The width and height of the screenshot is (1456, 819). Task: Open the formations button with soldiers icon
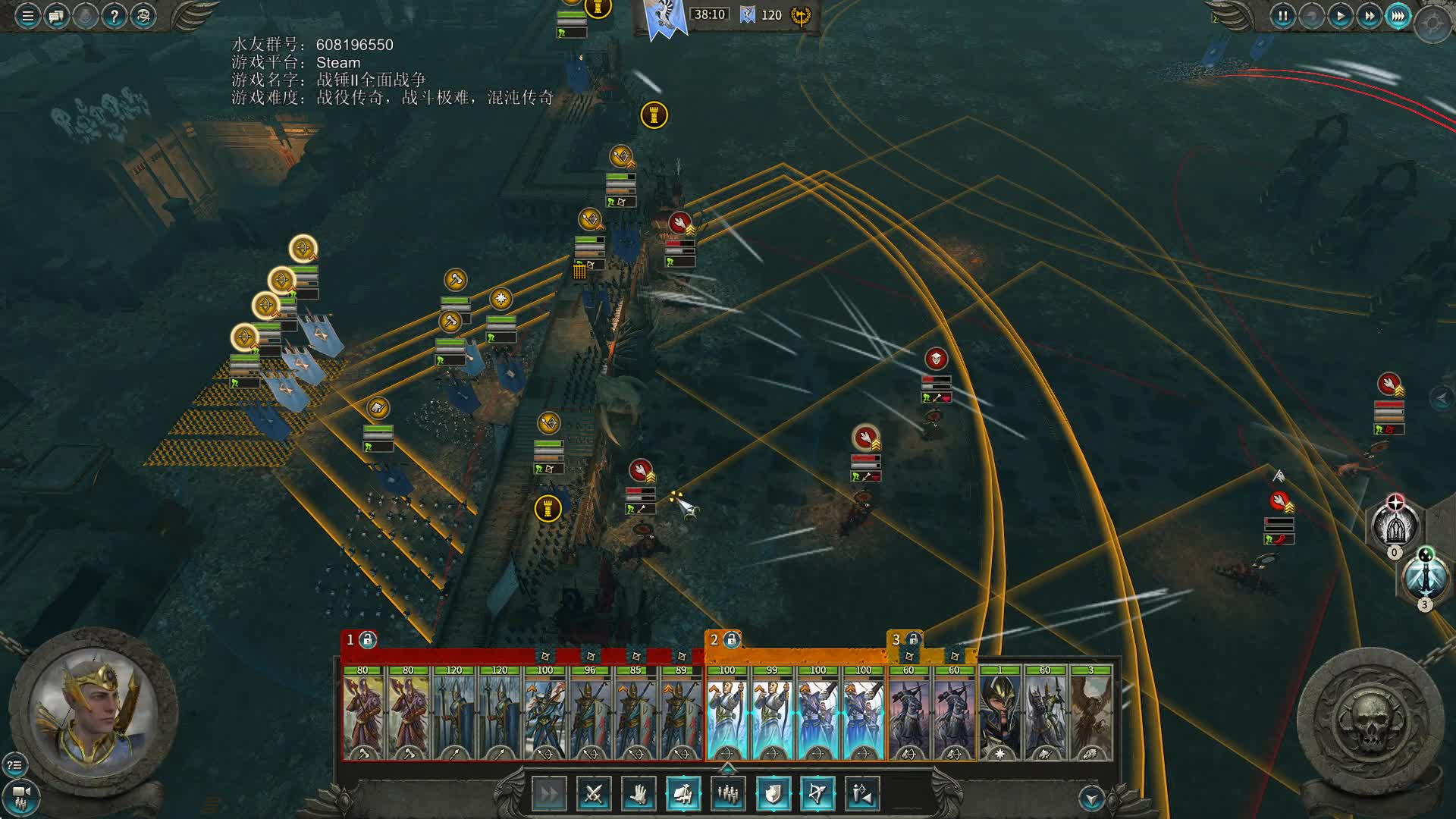728,794
